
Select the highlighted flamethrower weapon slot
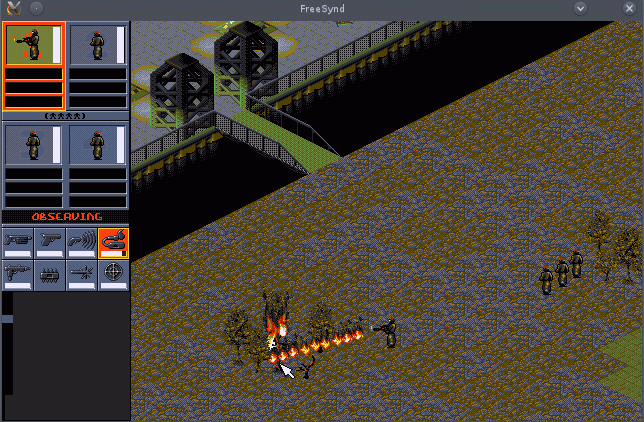click(x=113, y=243)
